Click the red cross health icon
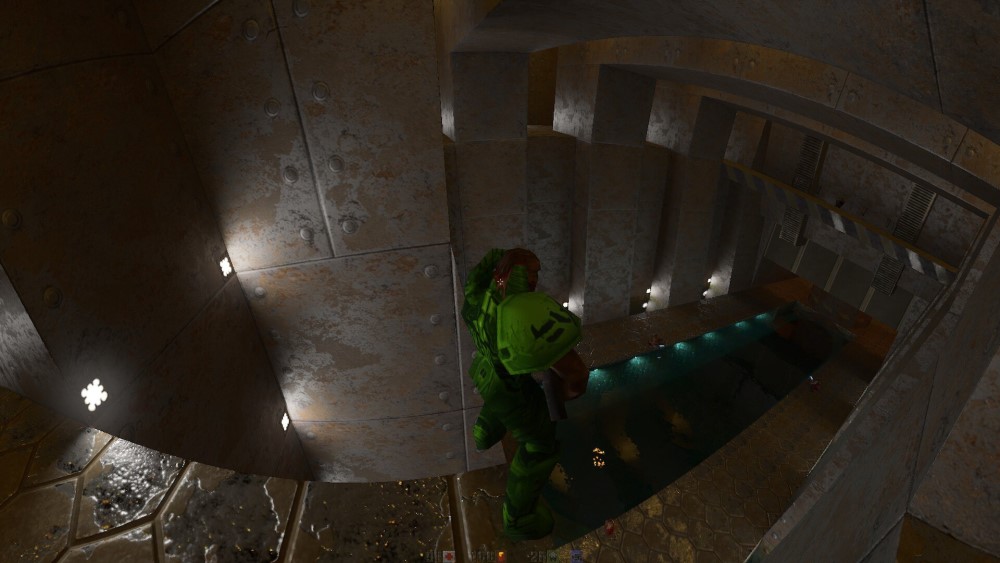This screenshot has width=1000, height=563. [449, 556]
